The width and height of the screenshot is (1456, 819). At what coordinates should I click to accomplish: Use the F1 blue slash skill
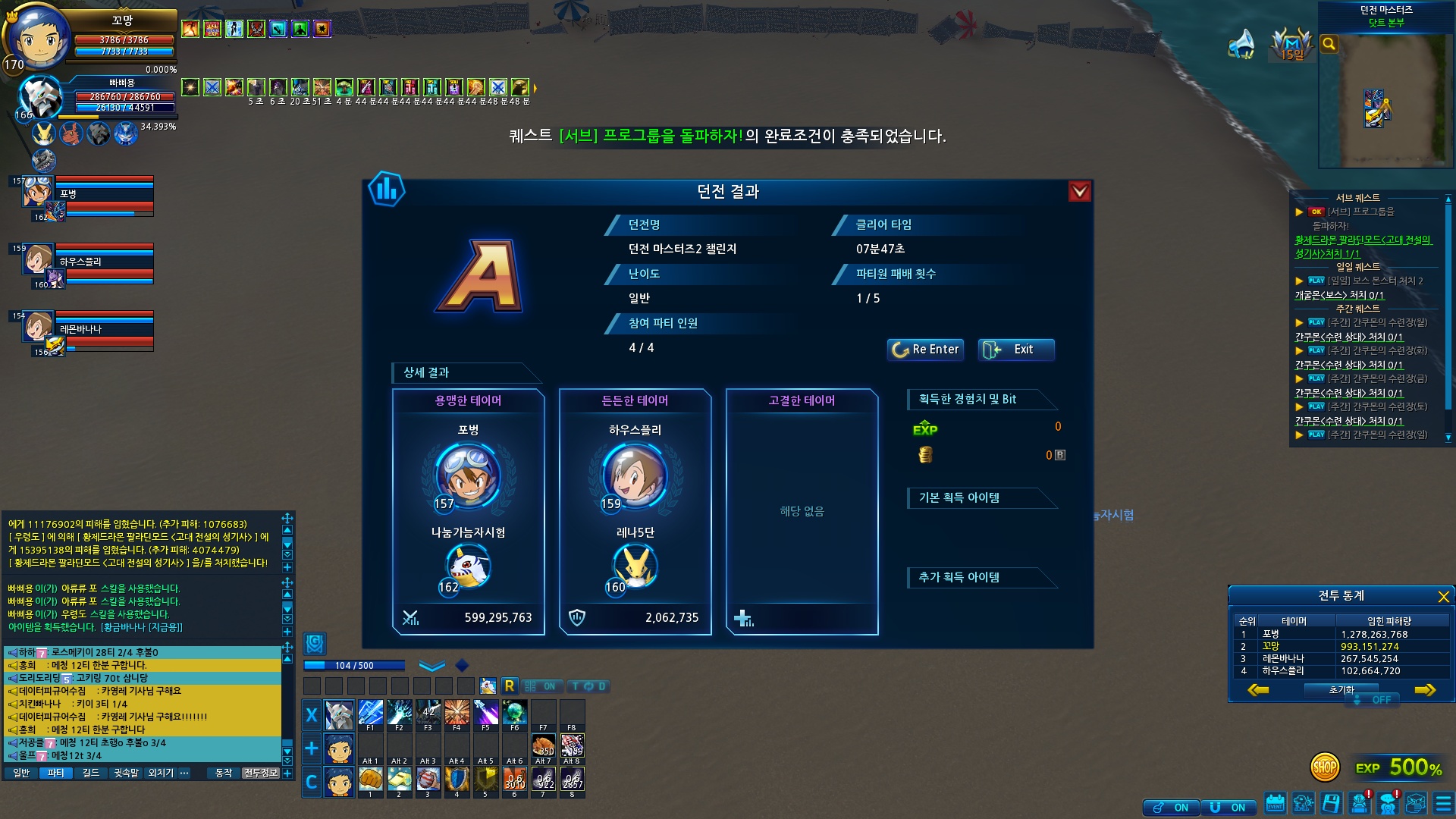(x=370, y=714)
